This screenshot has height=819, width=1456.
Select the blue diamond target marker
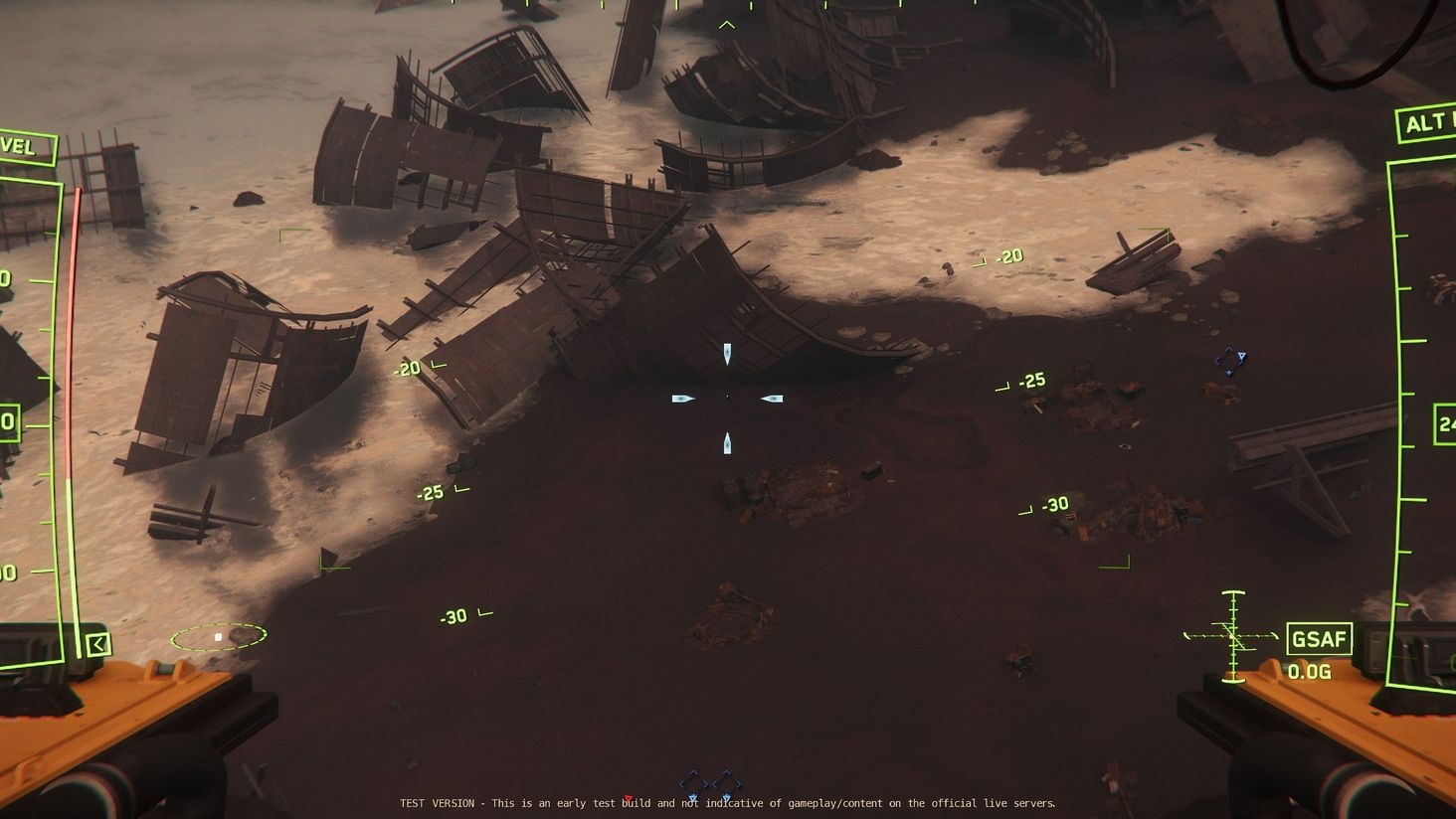coord(1230,362)
